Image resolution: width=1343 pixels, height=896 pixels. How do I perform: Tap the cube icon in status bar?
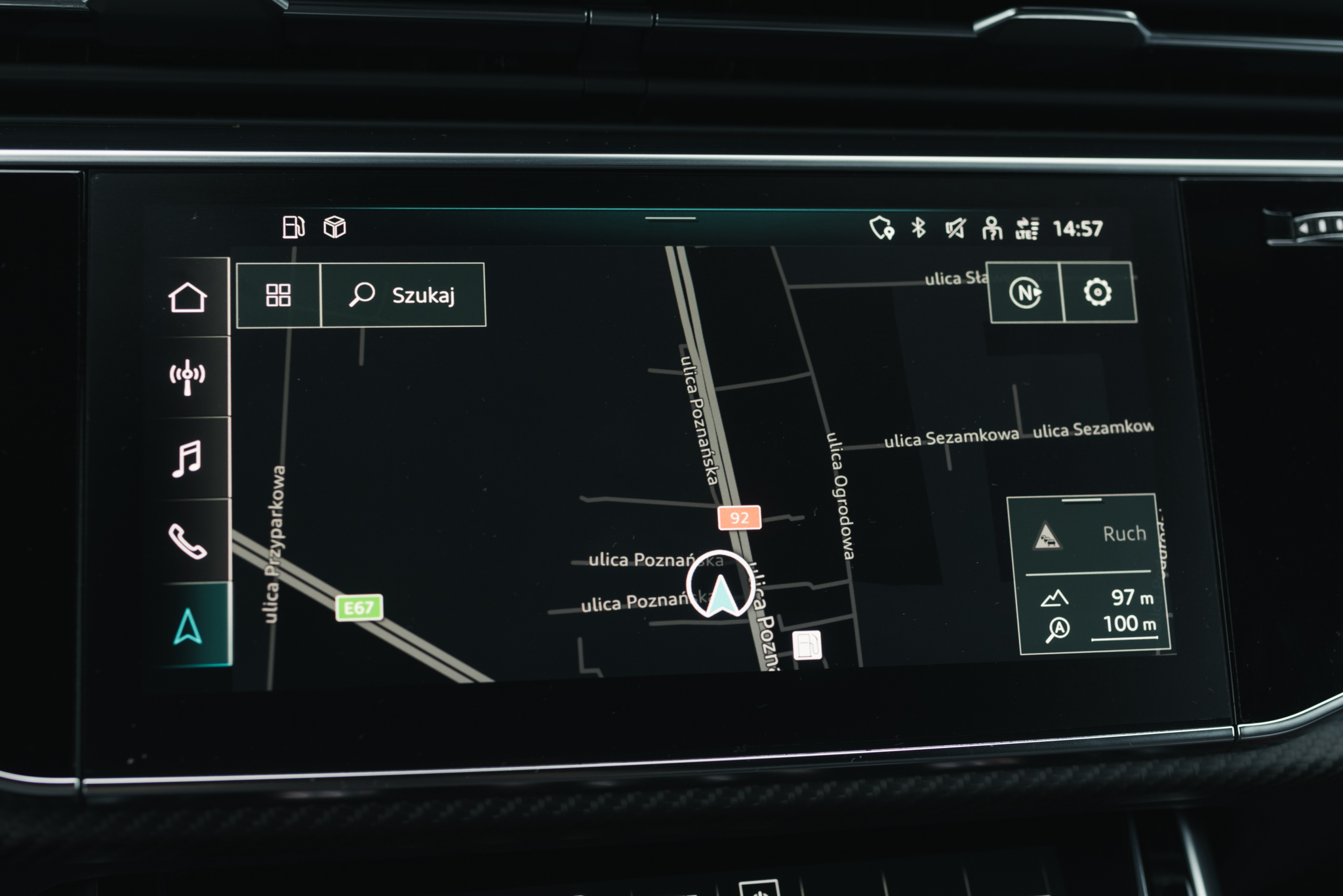pyautogui.click(x=334, y=227)
